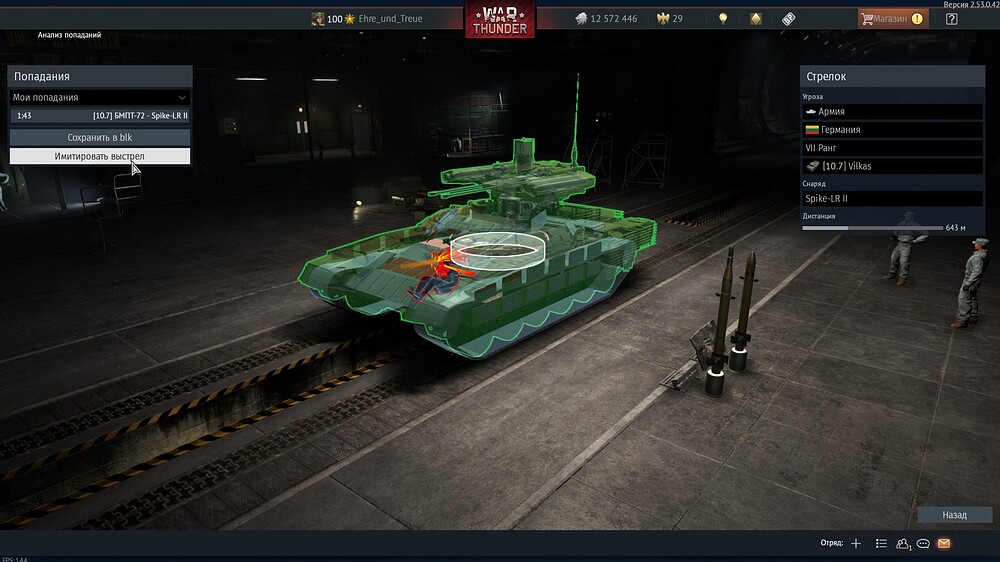Click the "Имитировать выстрел" button

(100, 156)
